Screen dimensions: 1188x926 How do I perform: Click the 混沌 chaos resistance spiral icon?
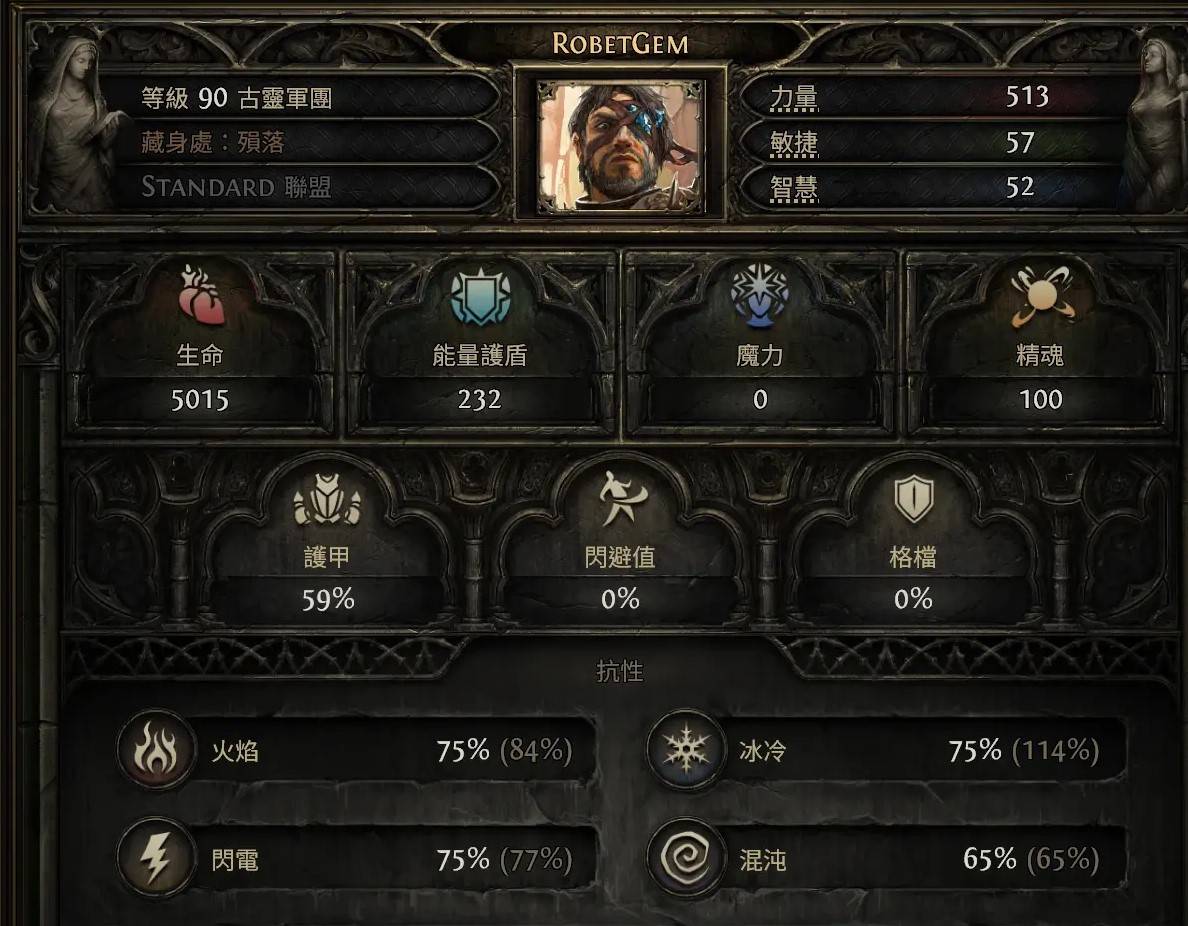pos(685,860)
